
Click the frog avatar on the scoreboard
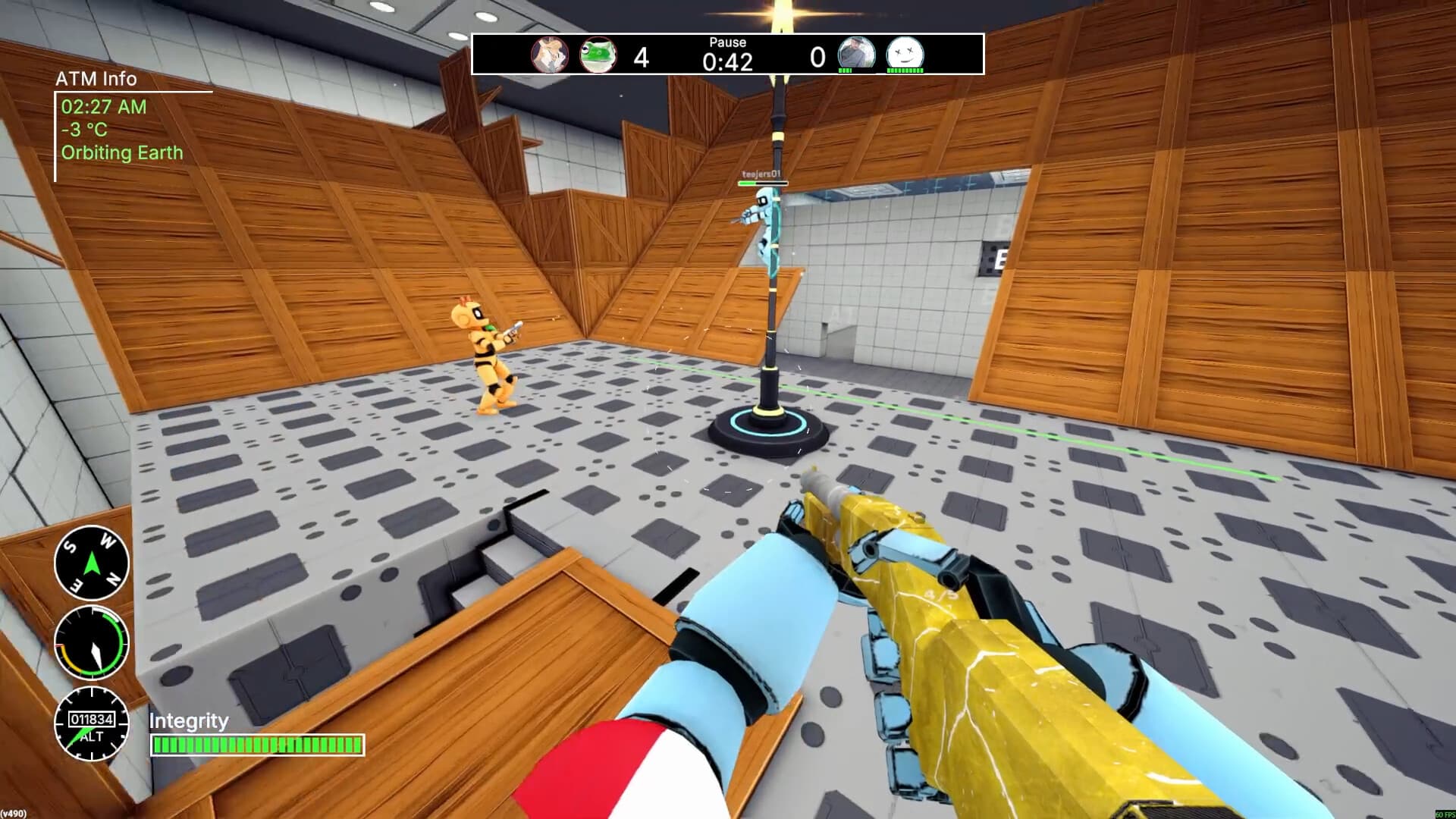coord(599,55)
